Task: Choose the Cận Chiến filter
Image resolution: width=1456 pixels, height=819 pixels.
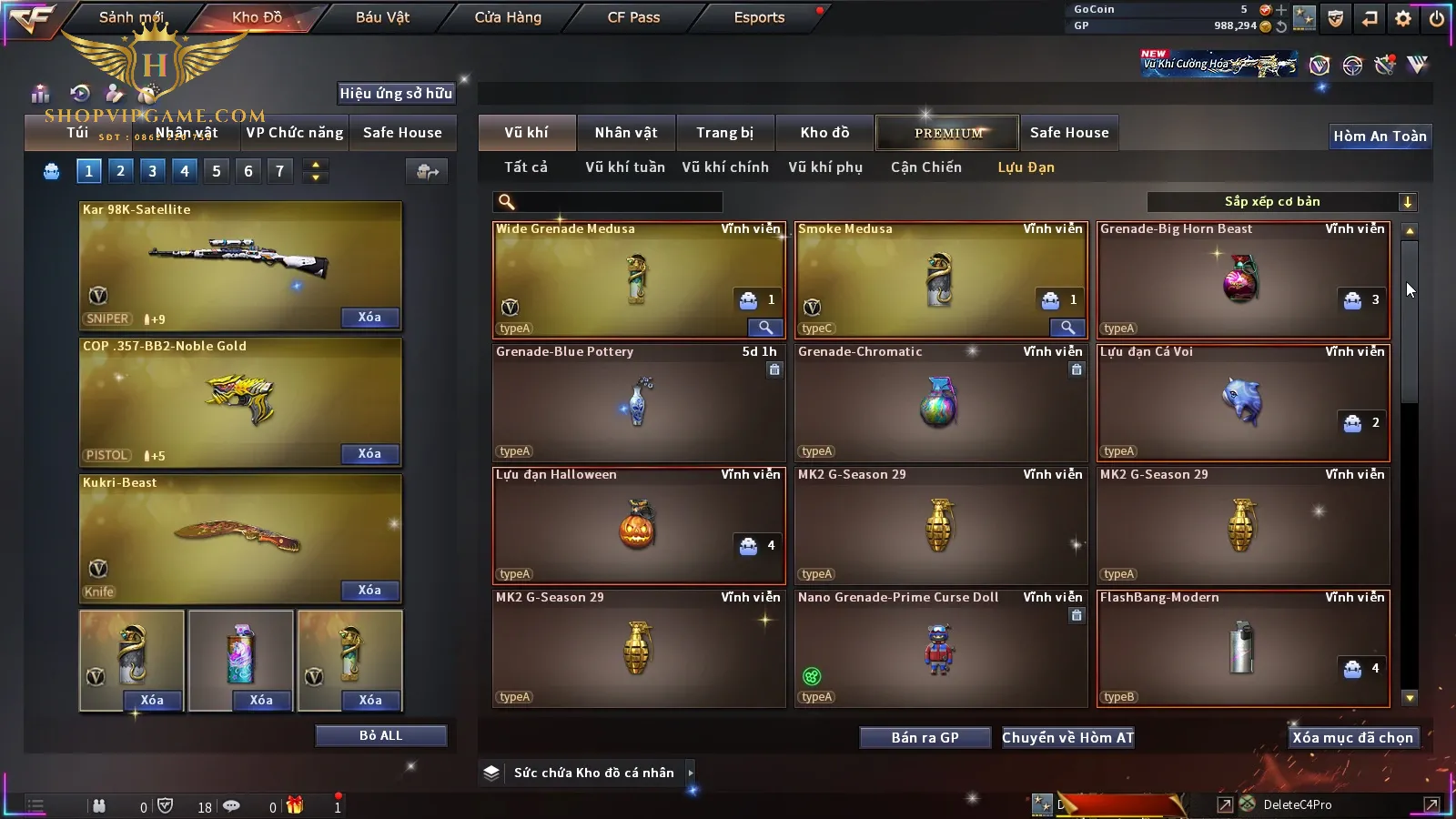Action: [925, 167]
